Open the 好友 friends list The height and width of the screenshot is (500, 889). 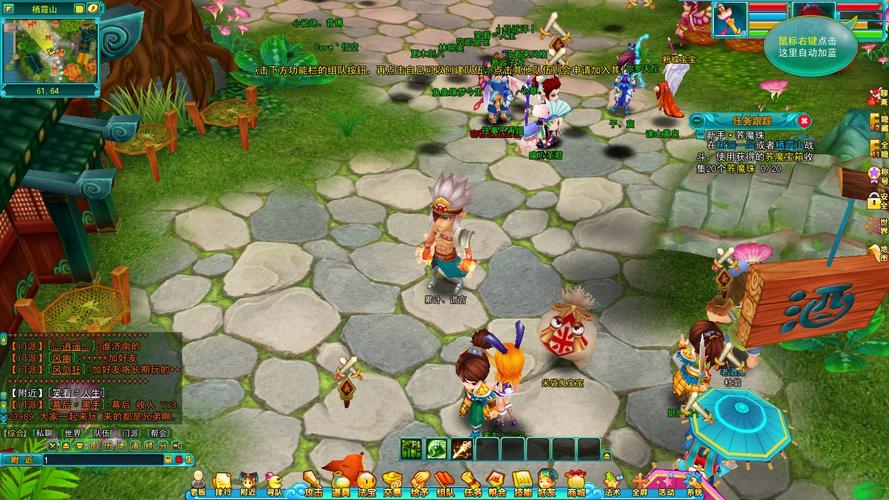[547, 483]
